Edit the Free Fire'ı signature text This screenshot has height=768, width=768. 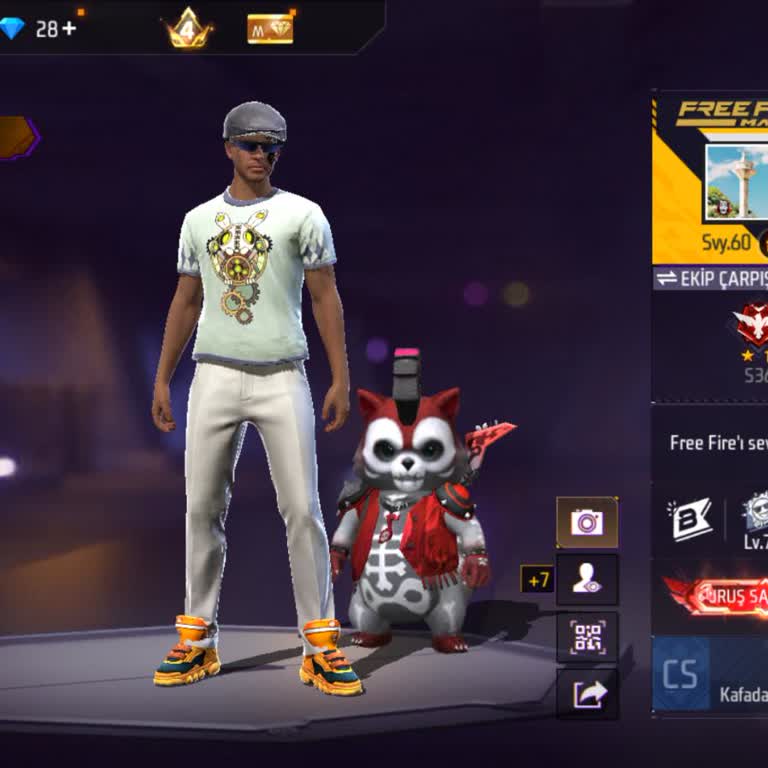pyautogui.click(x=718, y=442)
